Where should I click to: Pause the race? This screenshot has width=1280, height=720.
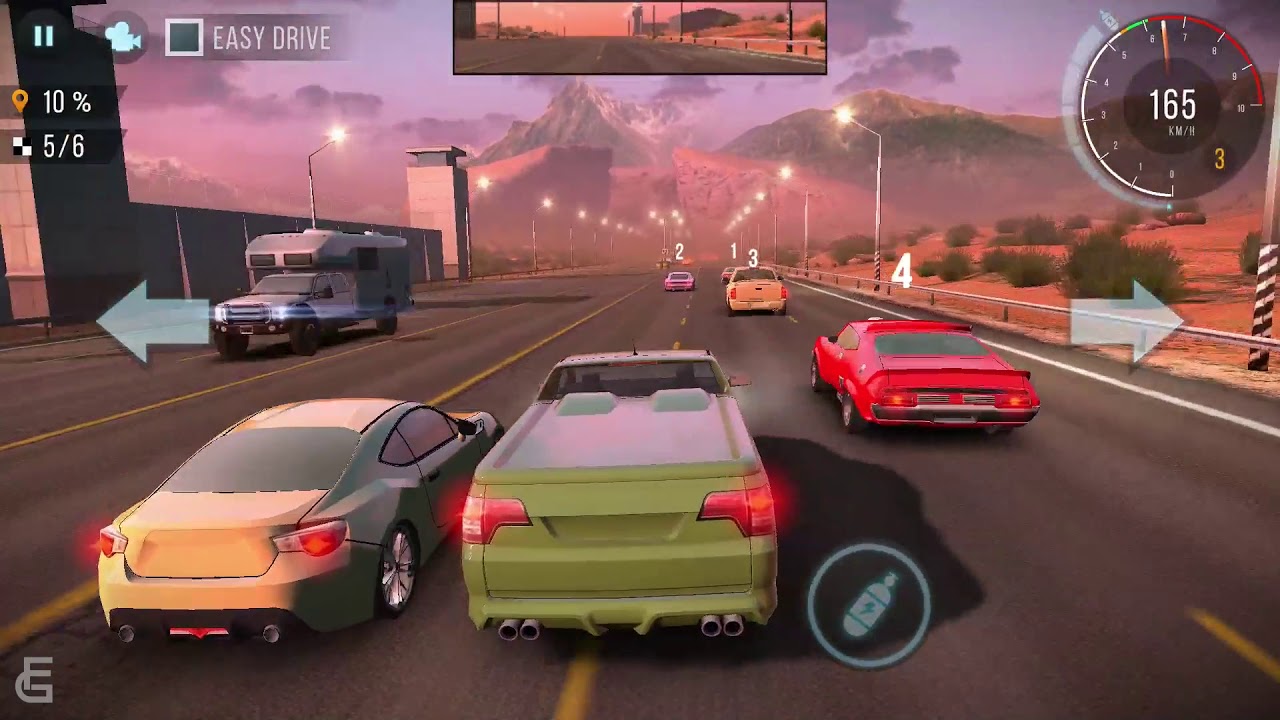(x=43, y=37)
